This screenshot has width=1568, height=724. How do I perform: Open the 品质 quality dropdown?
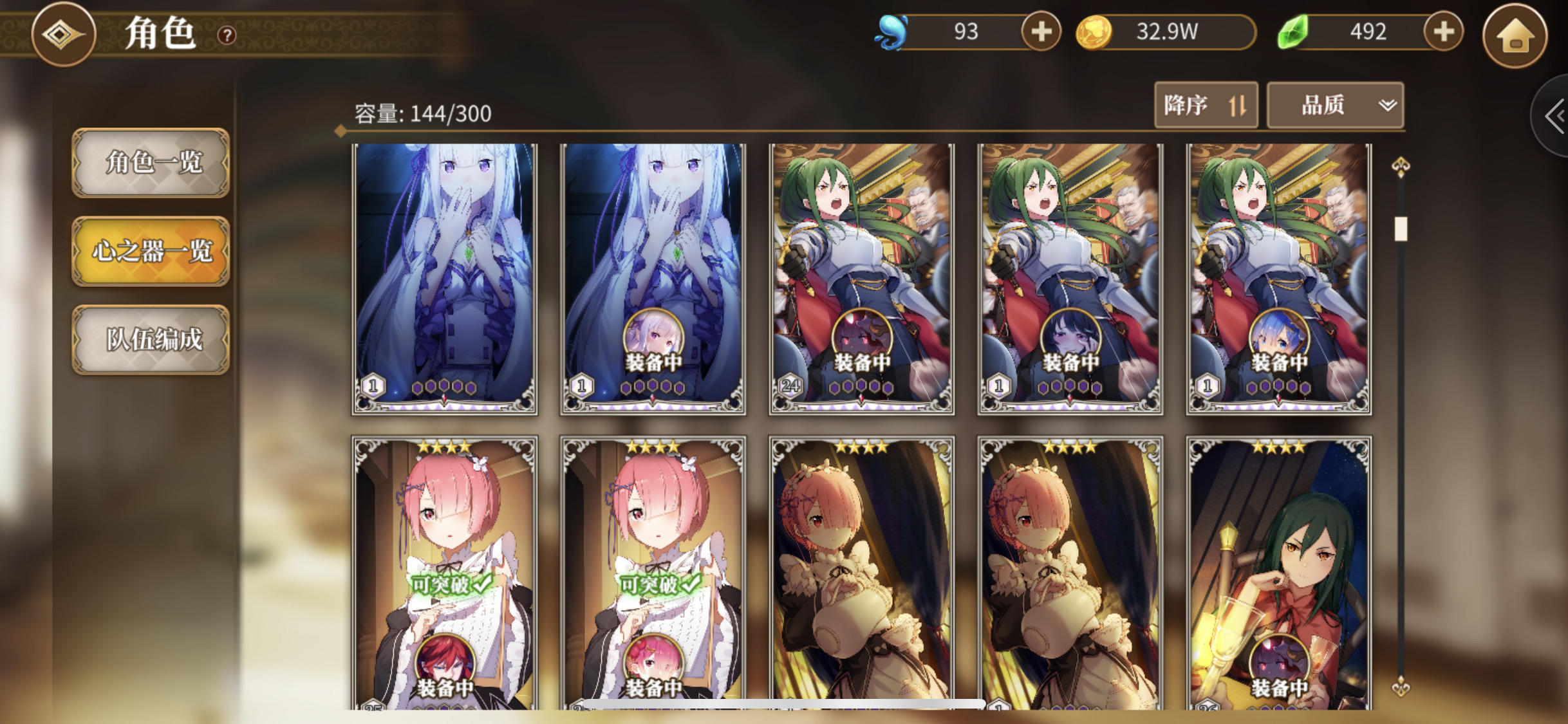(1335, 105)
